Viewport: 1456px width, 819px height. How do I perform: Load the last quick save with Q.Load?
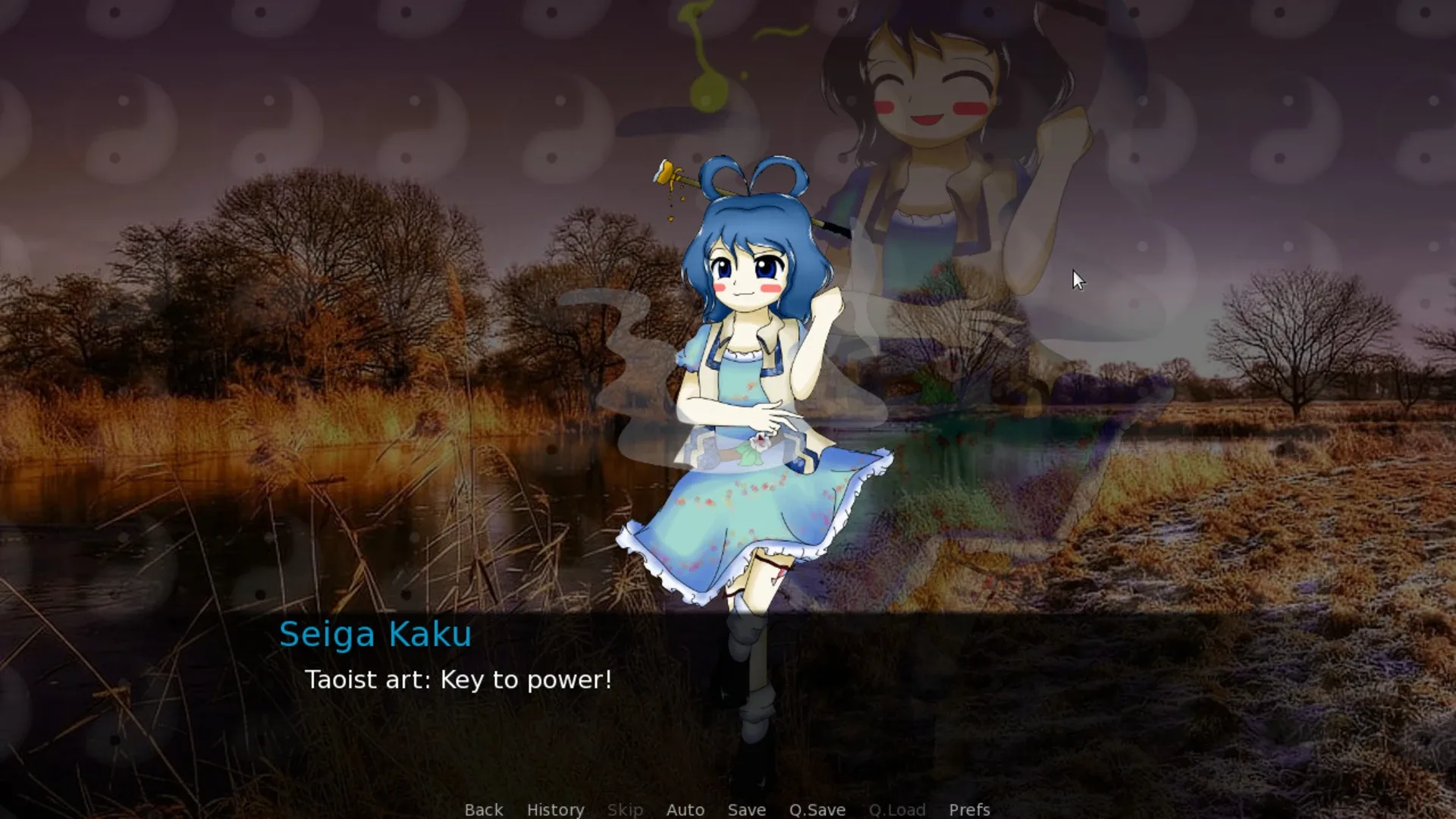(898, 809)
